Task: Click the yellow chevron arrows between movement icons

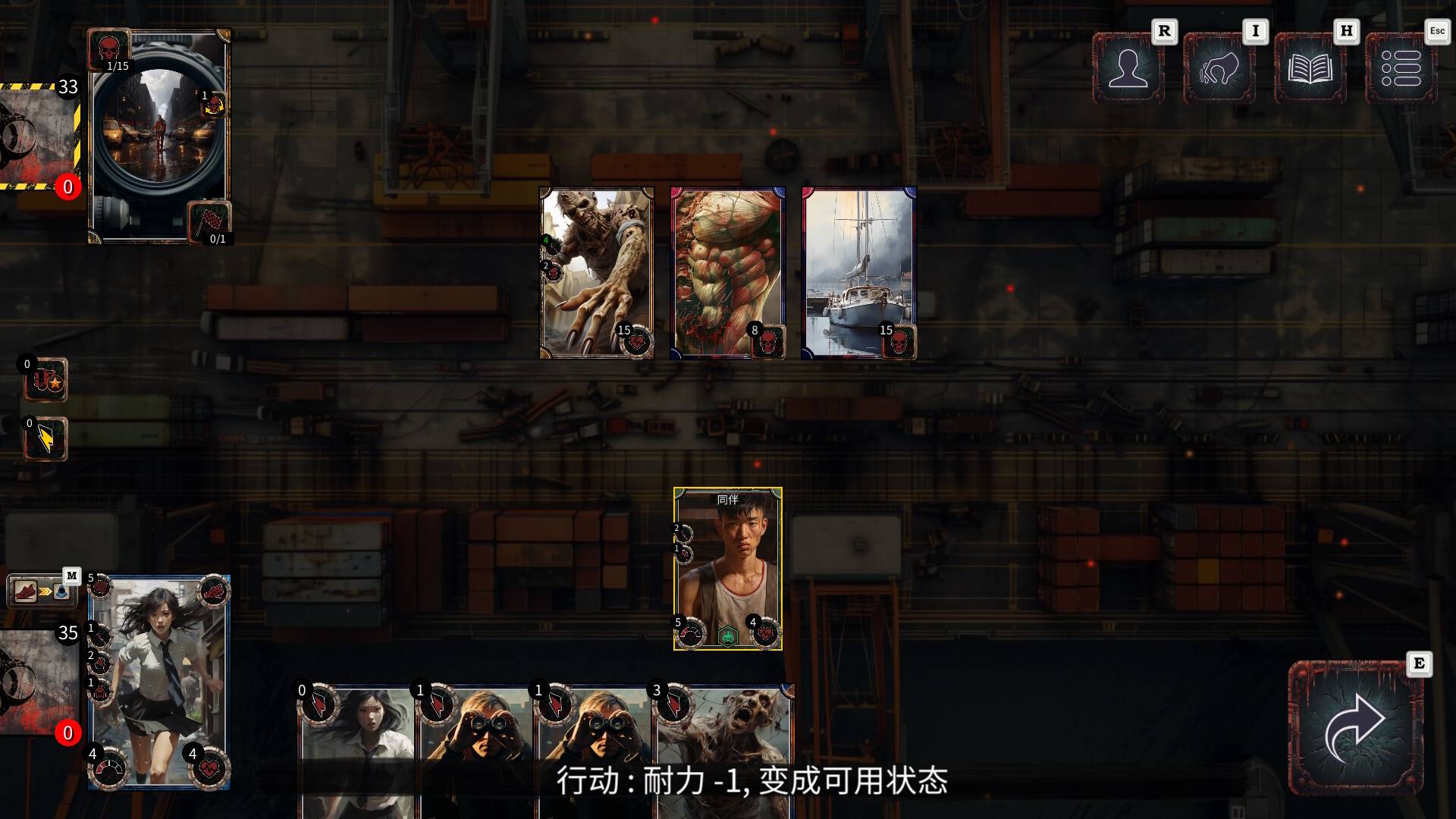Action: (x=44, y=591)
